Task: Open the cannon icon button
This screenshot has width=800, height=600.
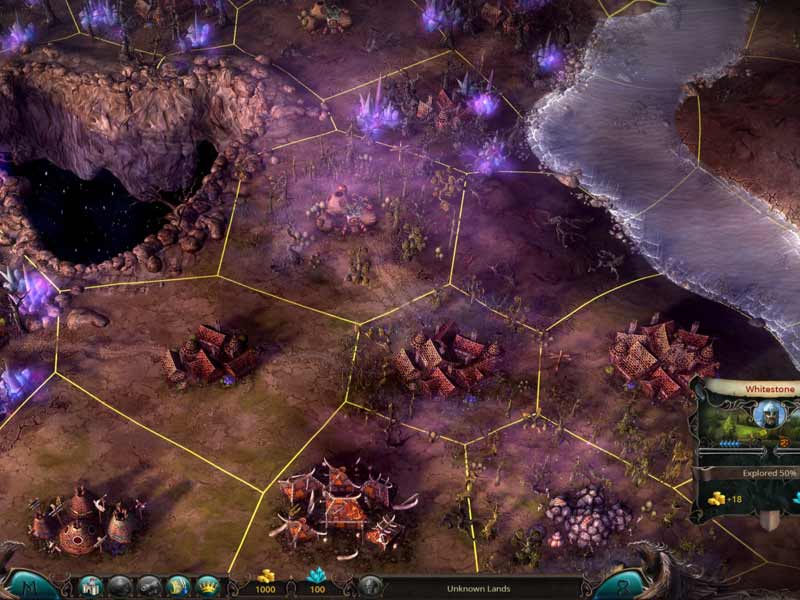Action: point(149,586)
